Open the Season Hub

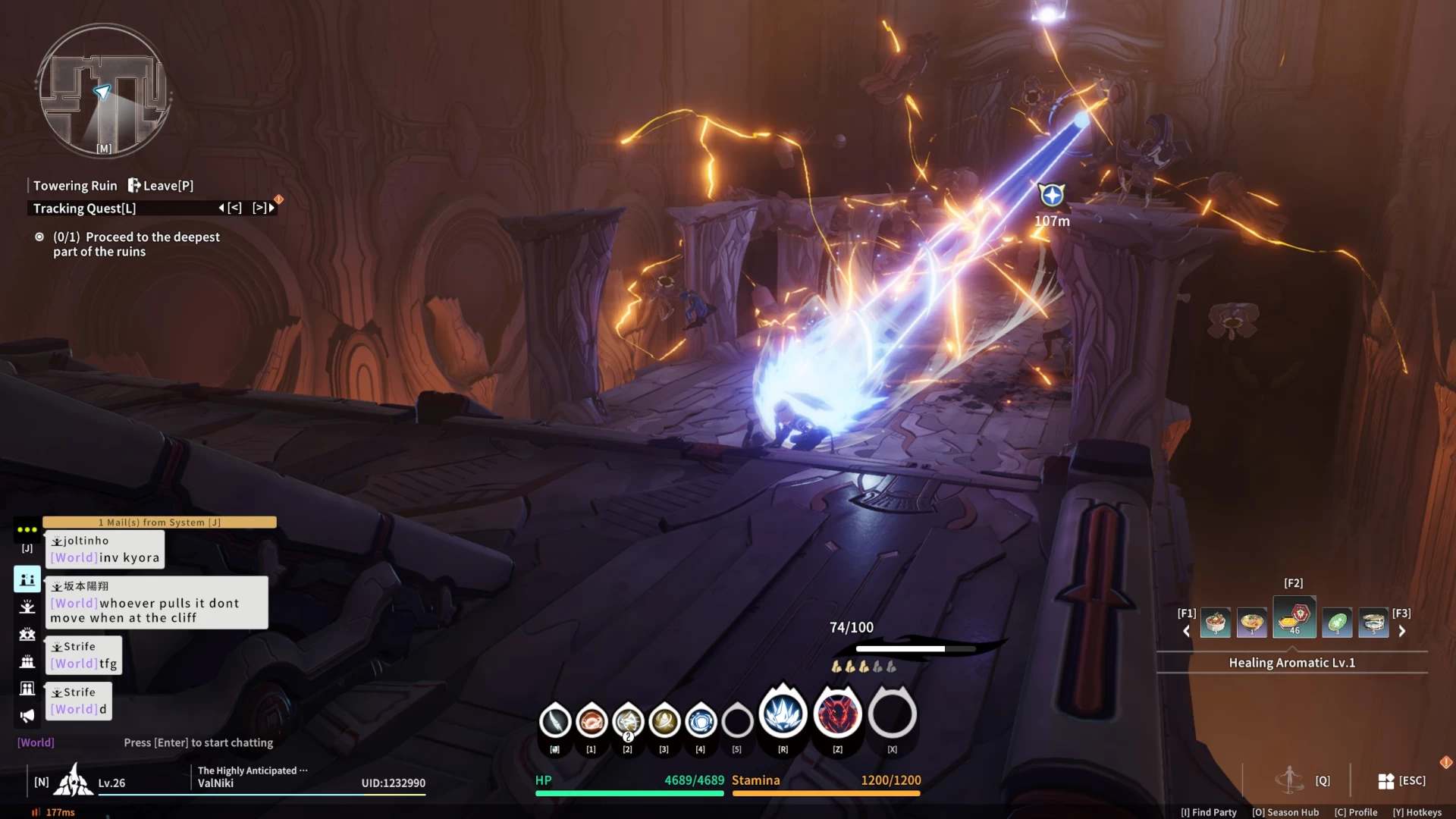(1285, 812)
